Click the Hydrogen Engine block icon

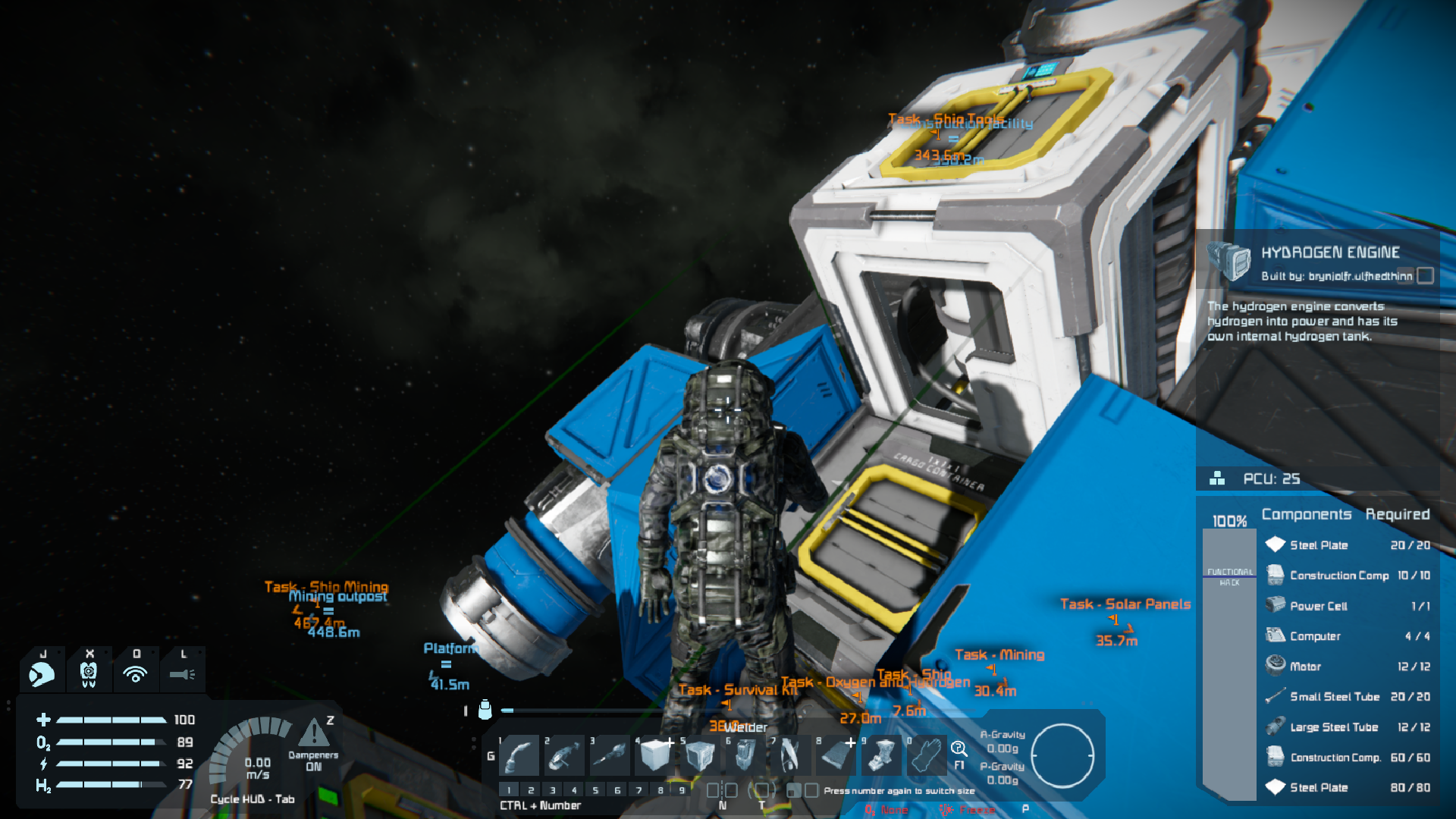[x=1229, y=262]
